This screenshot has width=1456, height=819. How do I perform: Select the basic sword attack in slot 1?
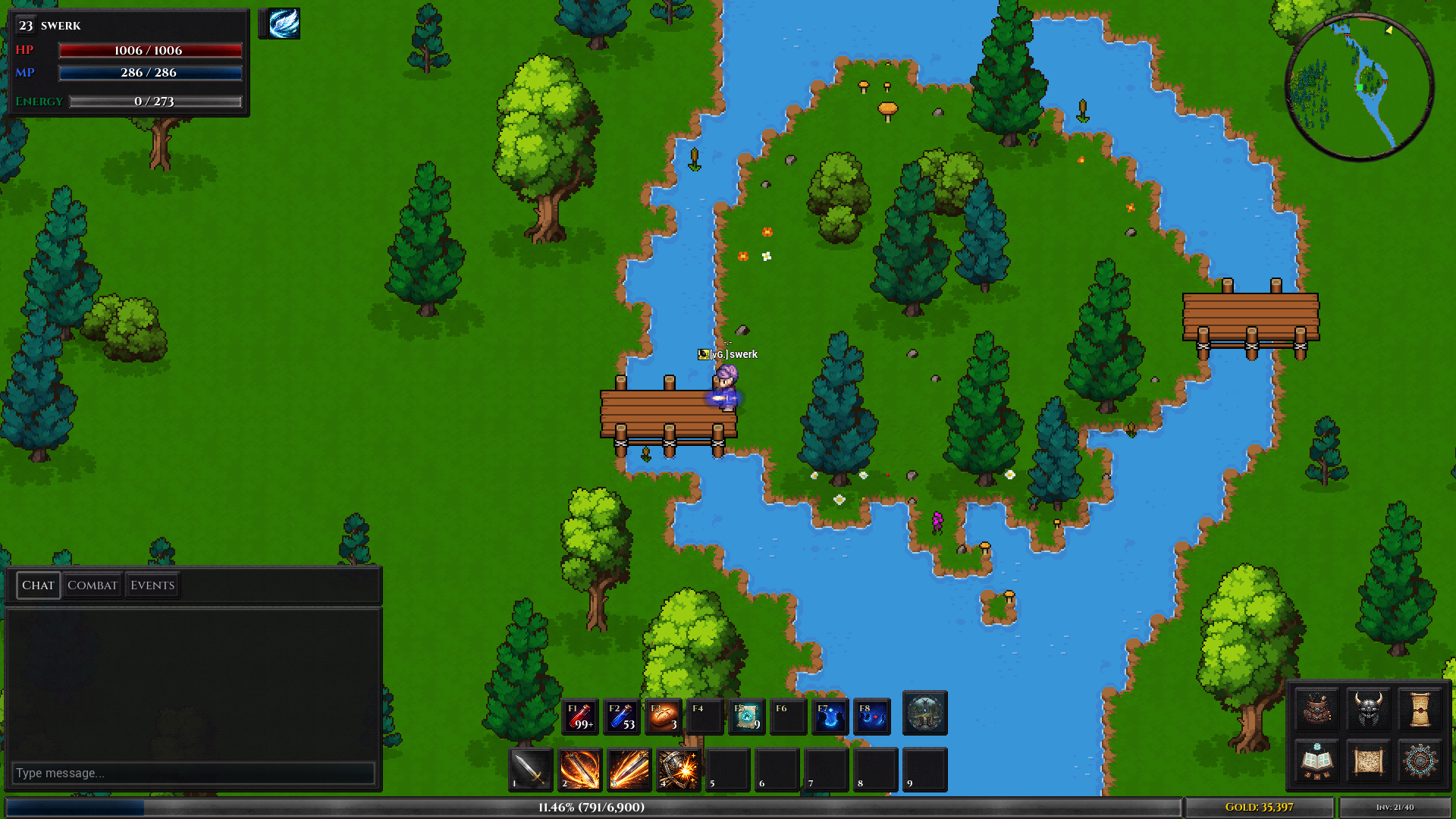pos(530,769)
